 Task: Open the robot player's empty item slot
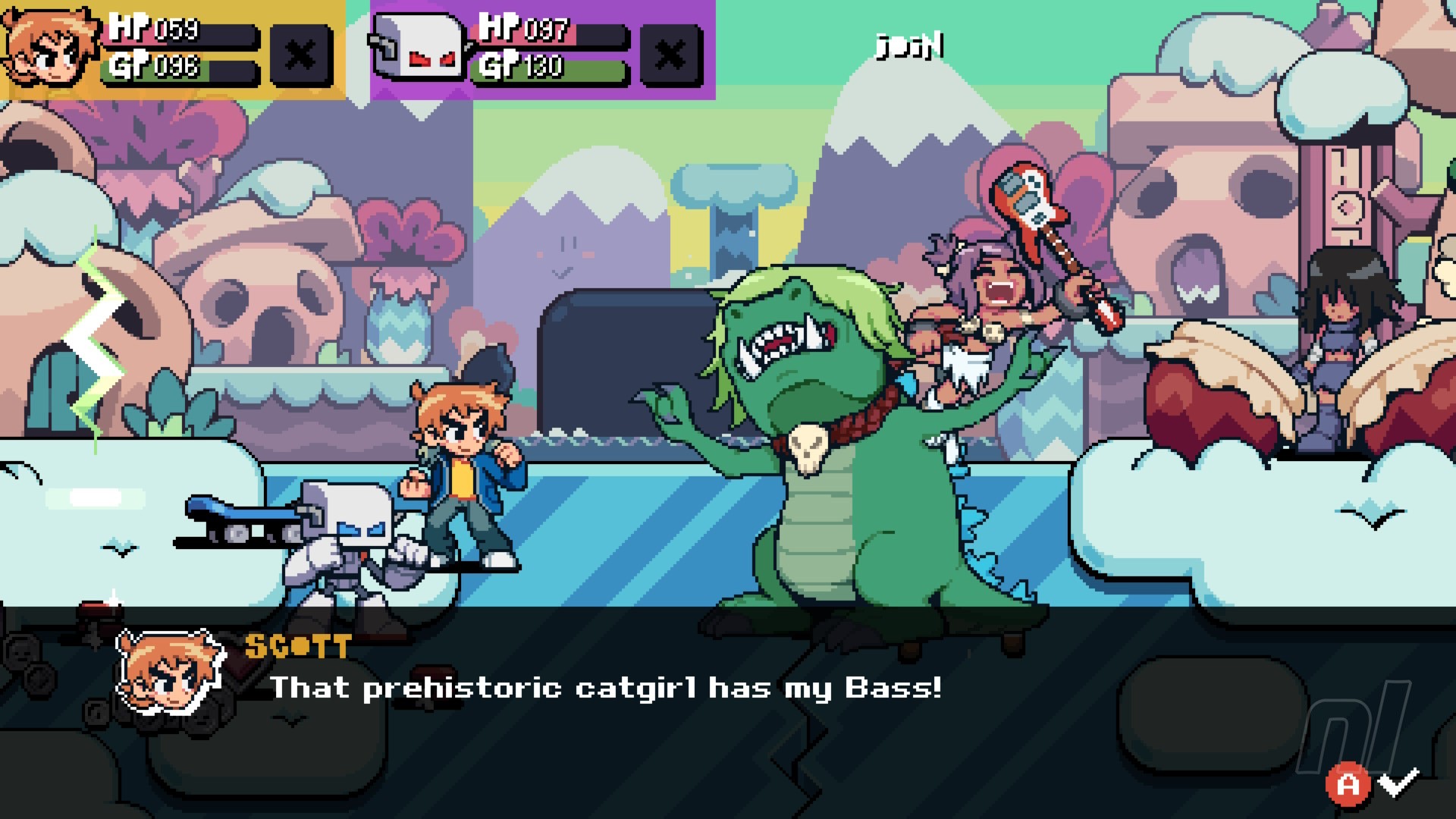coord(669,55)
